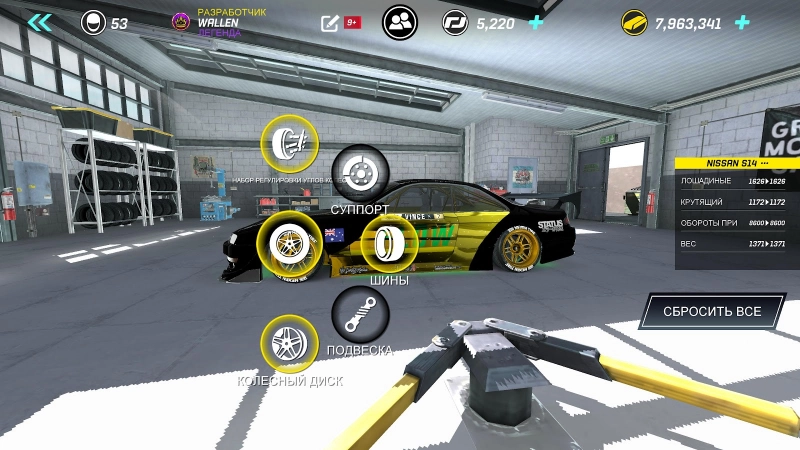Go back using the double-arrow button
Viewport: 800px width, 450px height.
coord(40,22)
